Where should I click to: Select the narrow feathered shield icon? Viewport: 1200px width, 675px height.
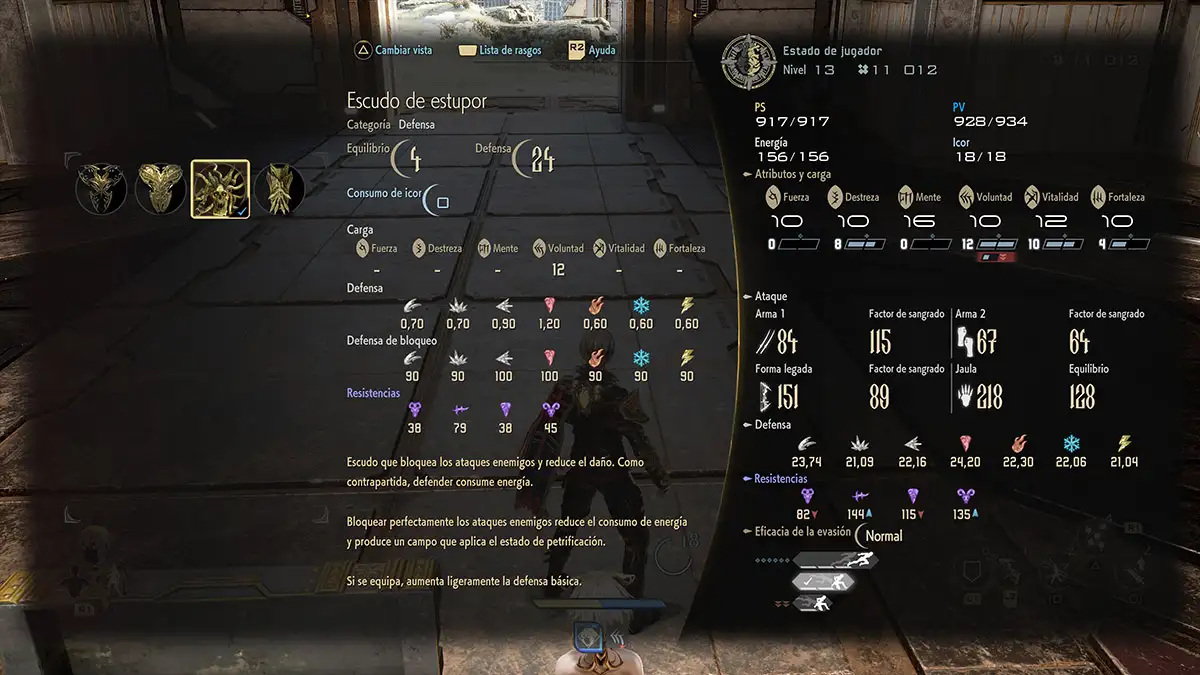click(279, 189)
